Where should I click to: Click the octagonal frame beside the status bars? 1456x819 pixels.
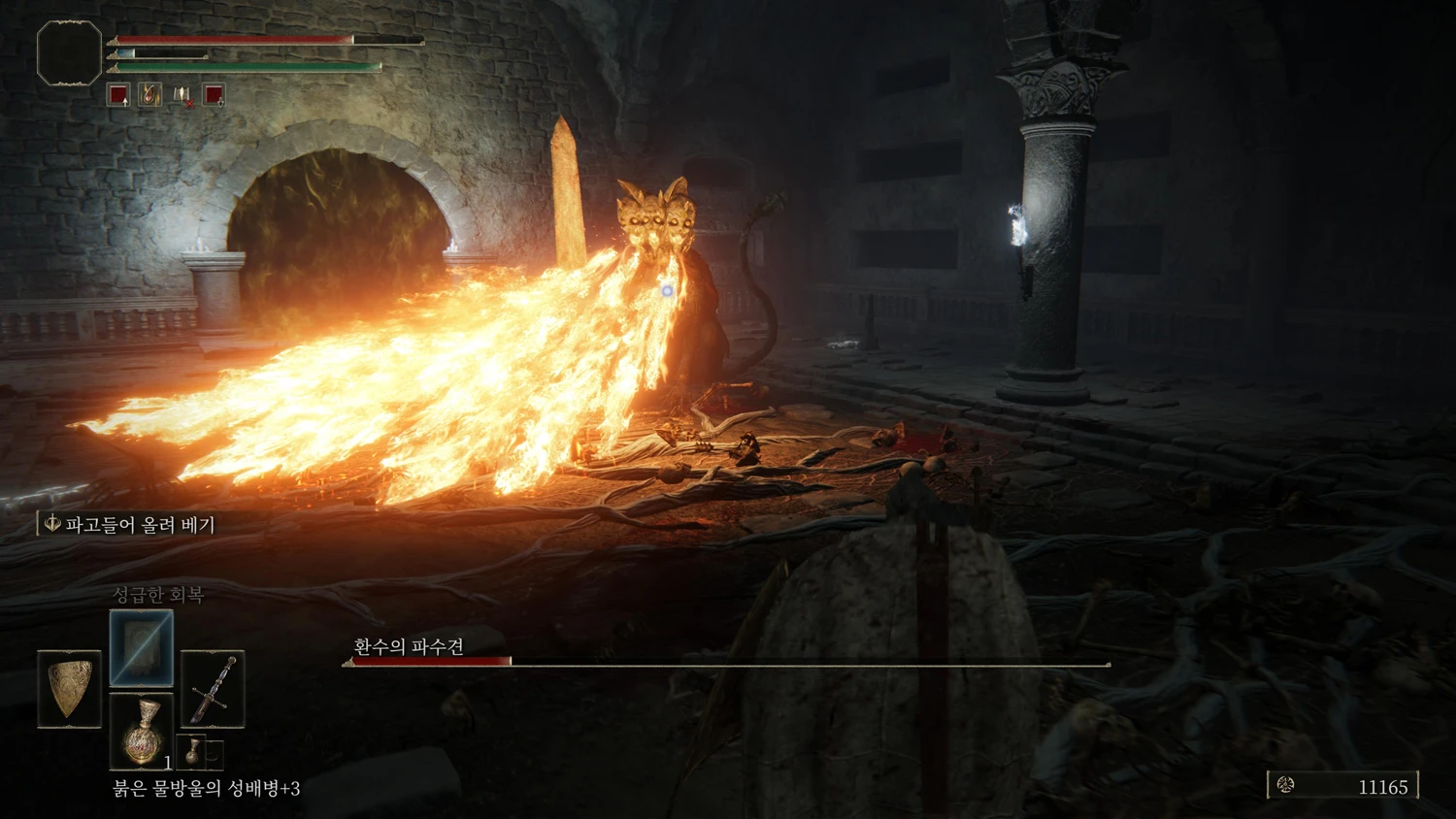(x=69, y=53)
